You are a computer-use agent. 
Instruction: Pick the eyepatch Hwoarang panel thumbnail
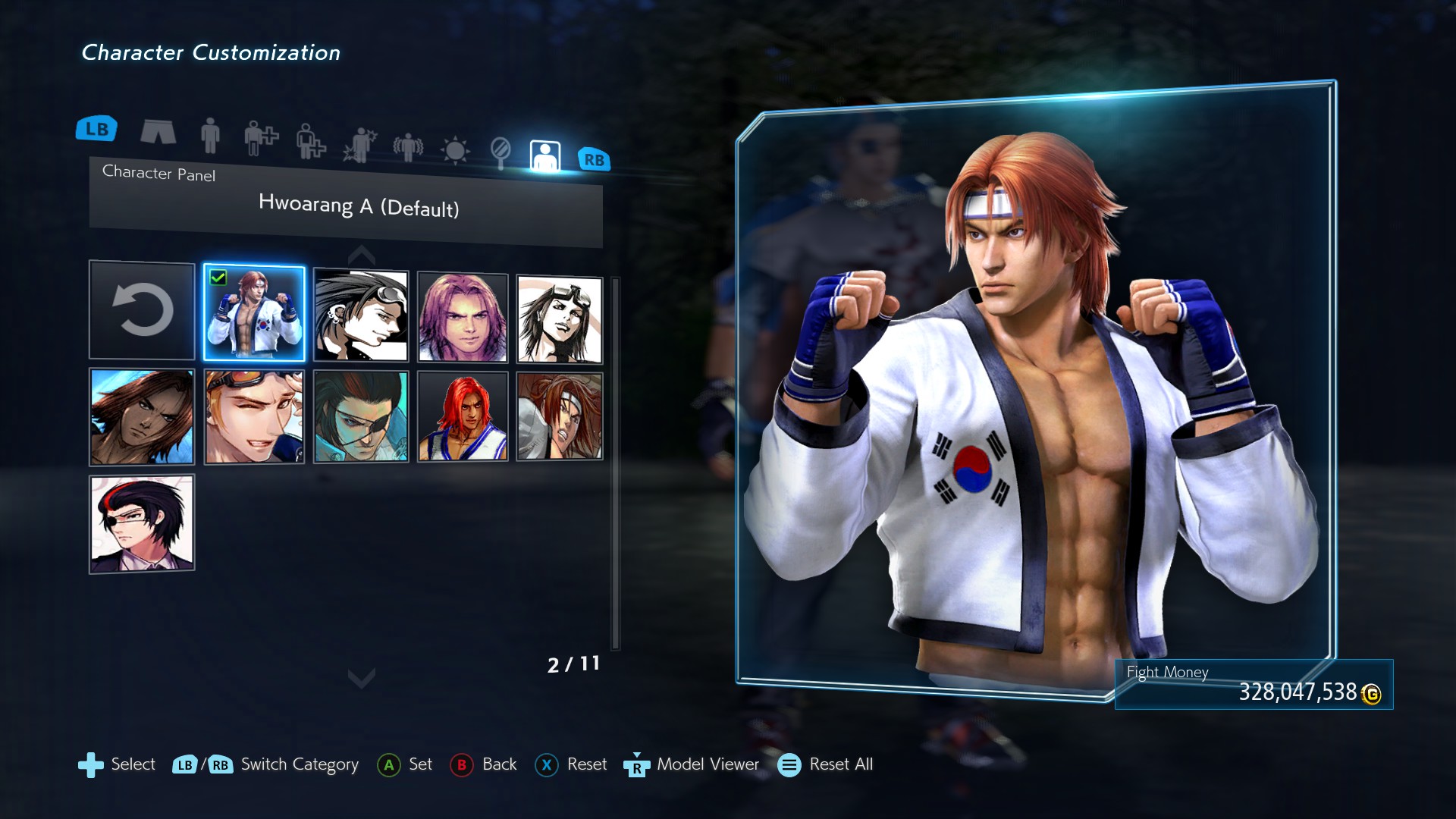click(360, 416)
